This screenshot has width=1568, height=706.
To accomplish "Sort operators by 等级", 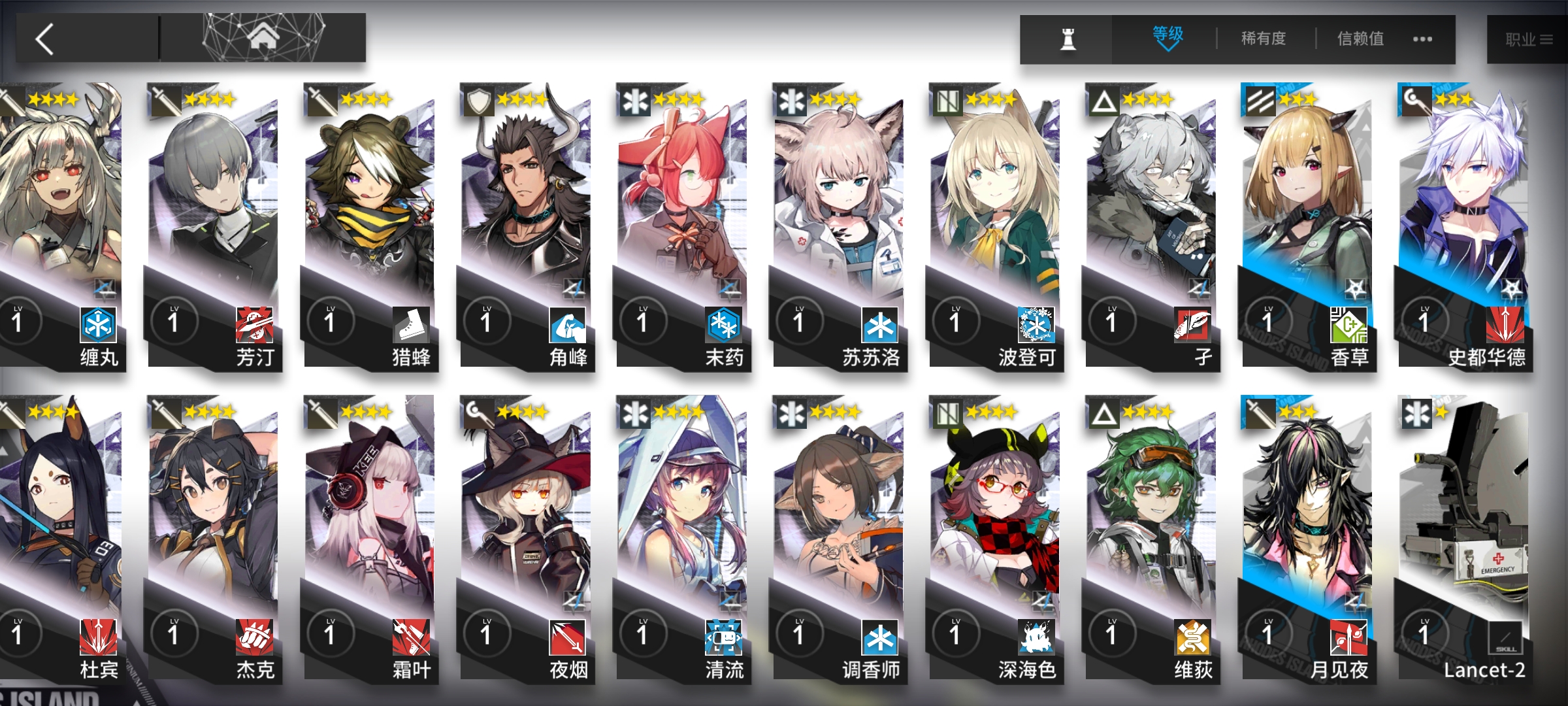I will tap(1168, 38).
